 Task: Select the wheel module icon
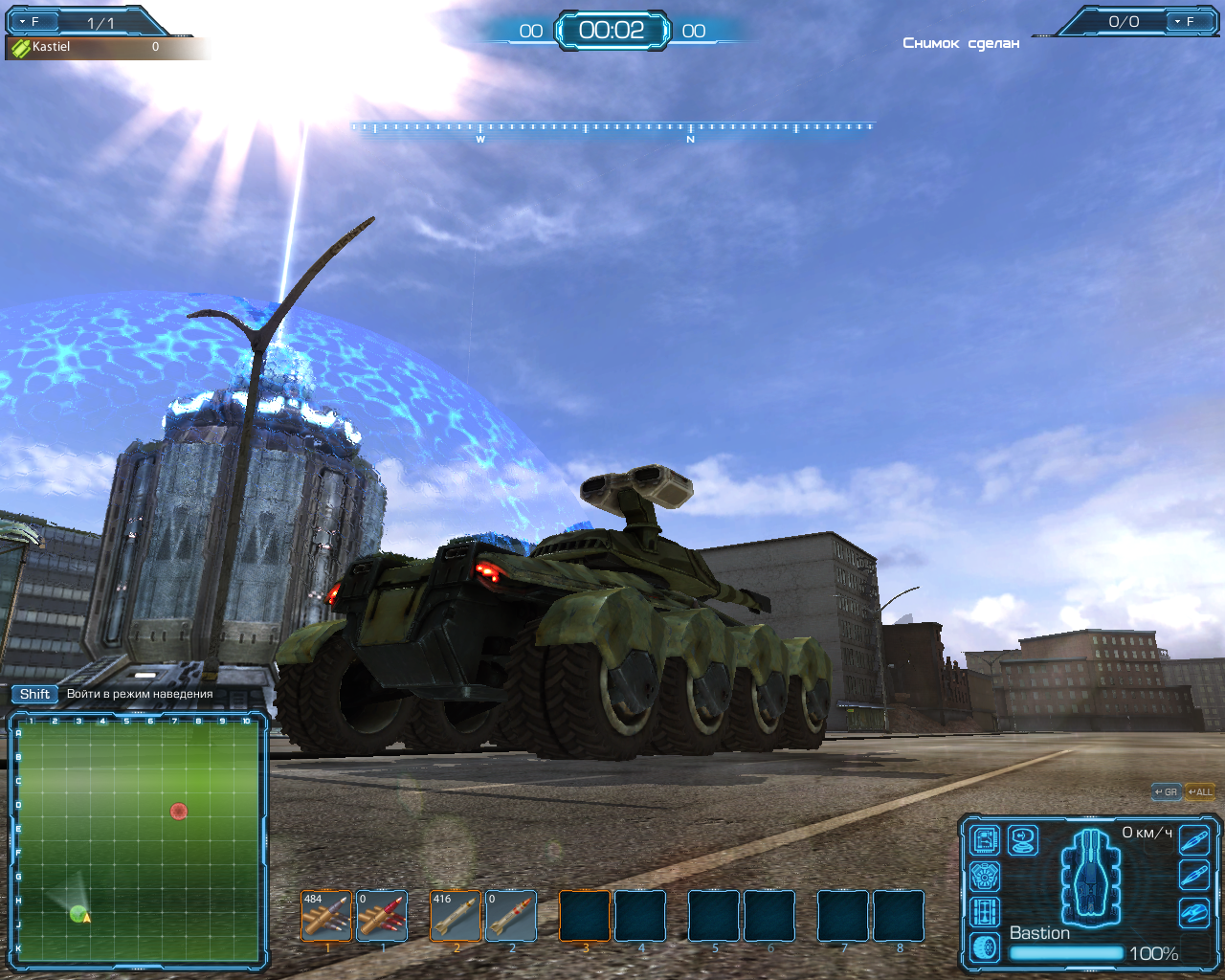(986, 947)
